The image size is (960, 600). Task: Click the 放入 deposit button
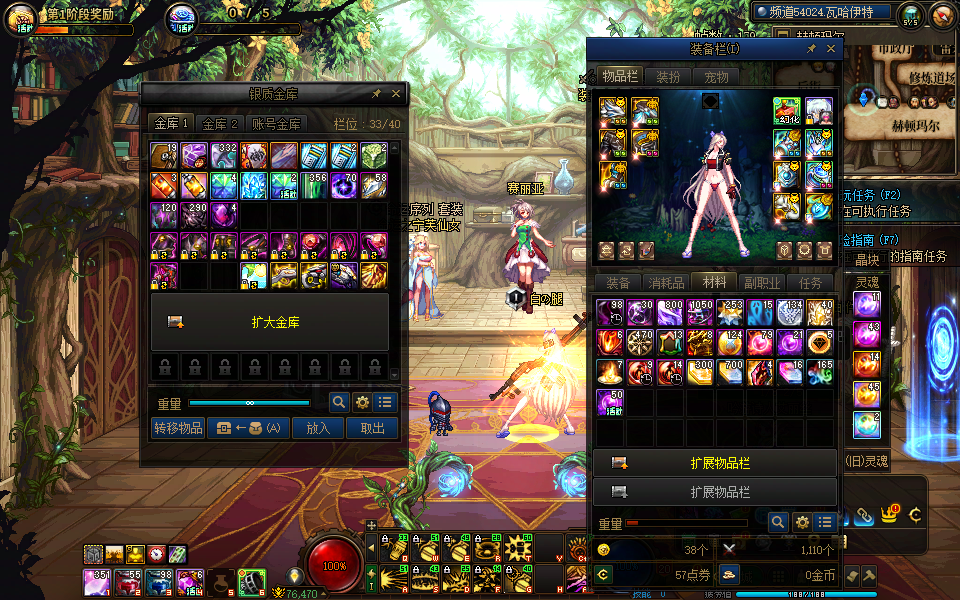[318, 428]
